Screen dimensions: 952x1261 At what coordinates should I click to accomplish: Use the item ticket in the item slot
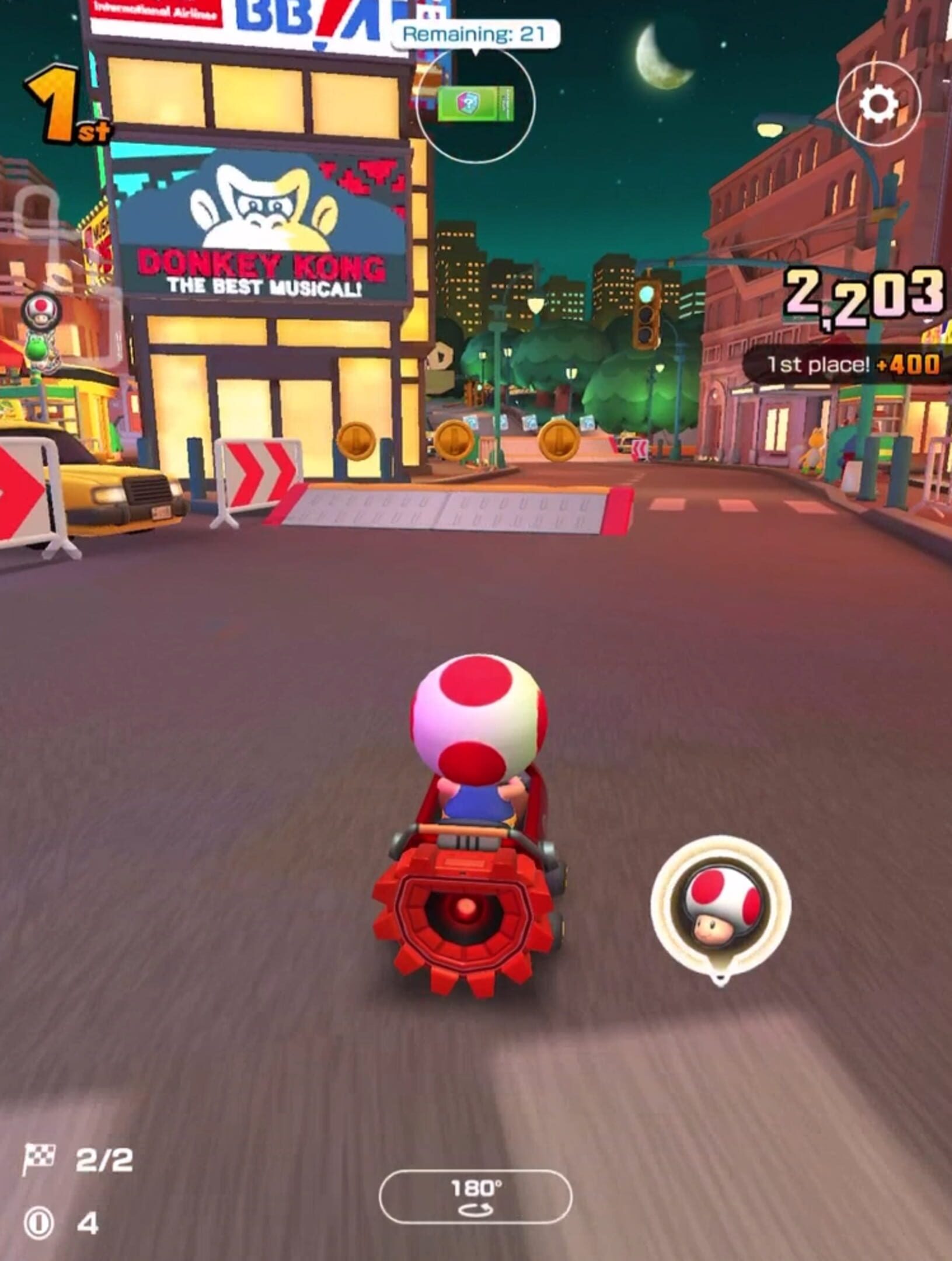tap(475, 104)
